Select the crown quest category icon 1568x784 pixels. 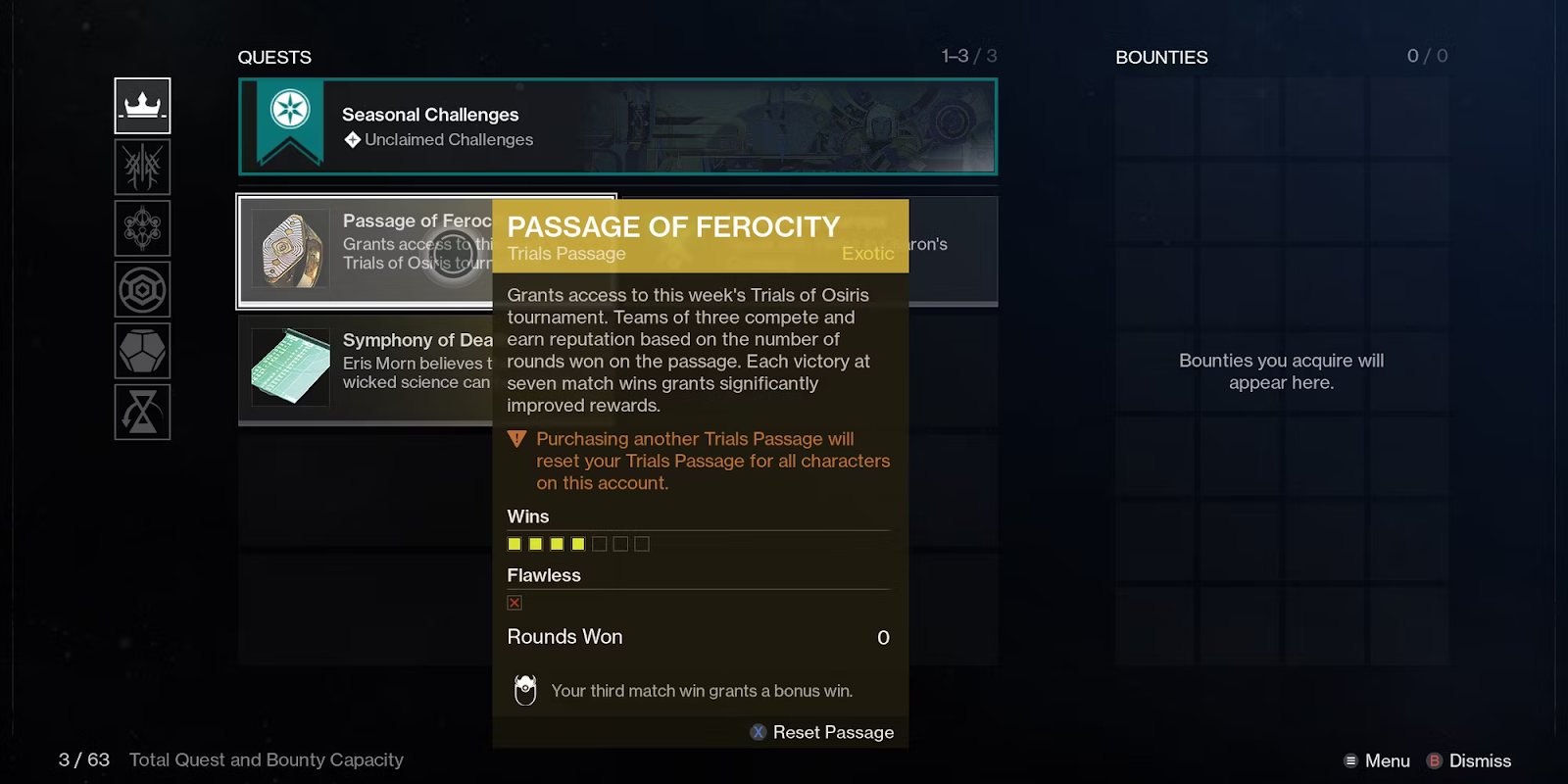click(x=142, y=106)
